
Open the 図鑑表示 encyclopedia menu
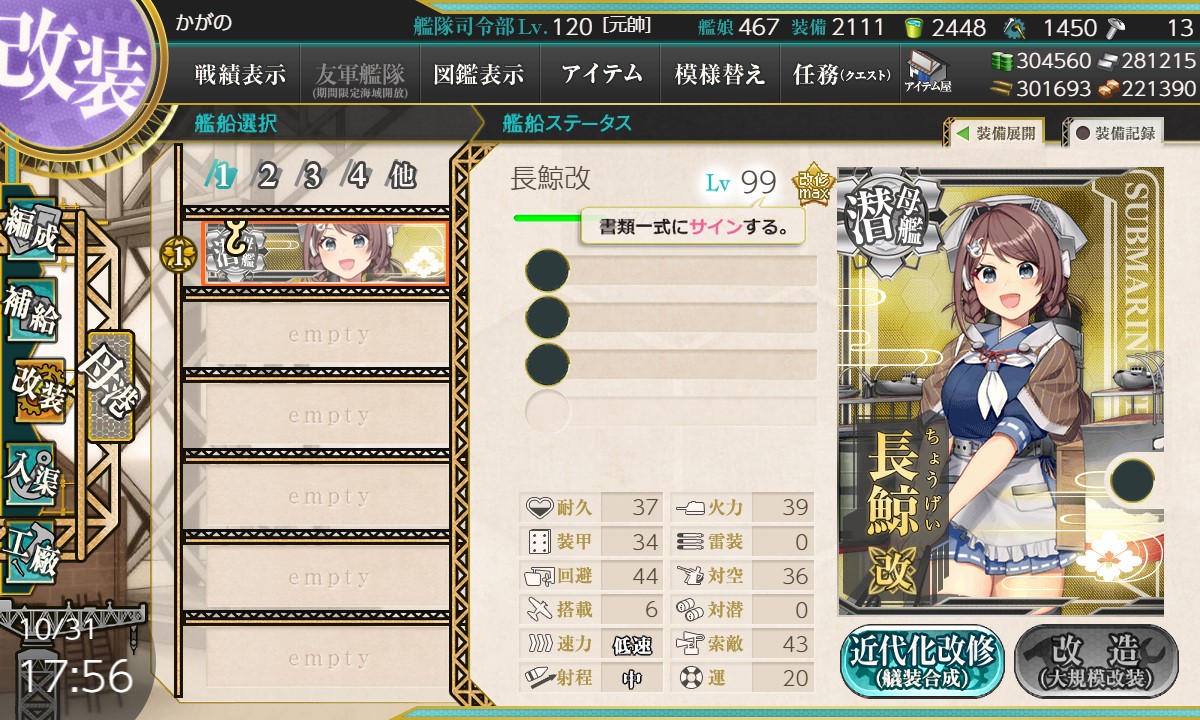pos(479,74)
